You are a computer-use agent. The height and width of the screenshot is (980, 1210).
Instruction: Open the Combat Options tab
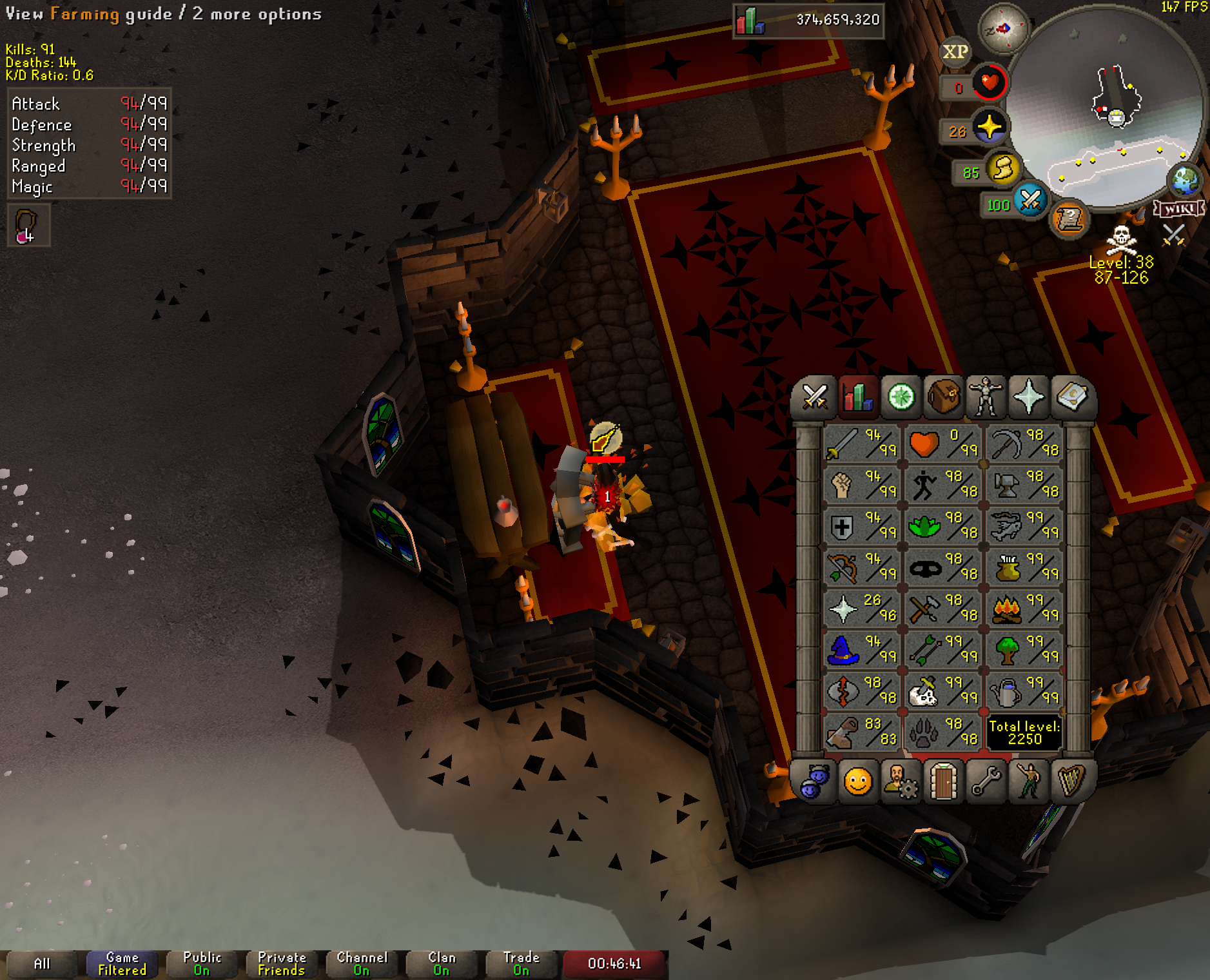pos(815,397)
